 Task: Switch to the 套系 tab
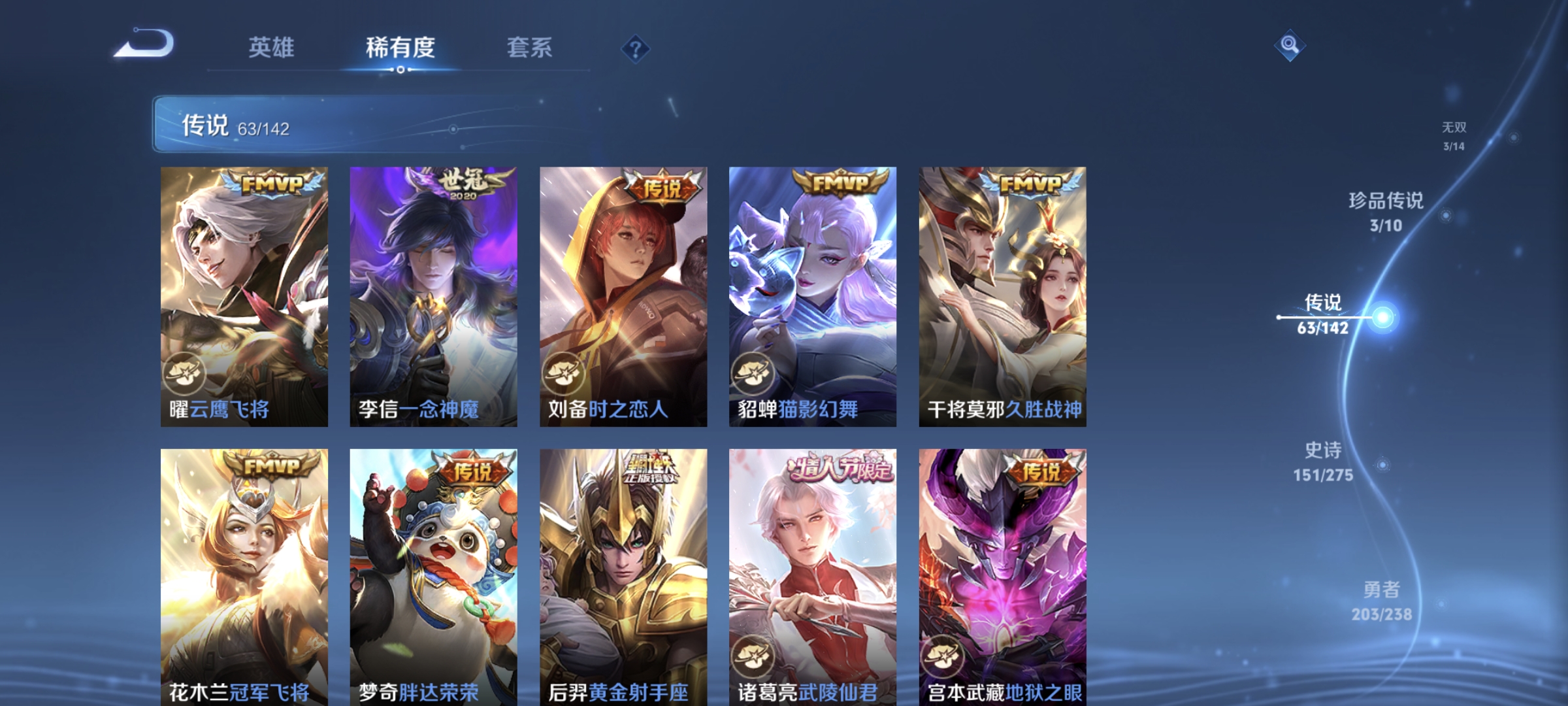pos(529,48)
